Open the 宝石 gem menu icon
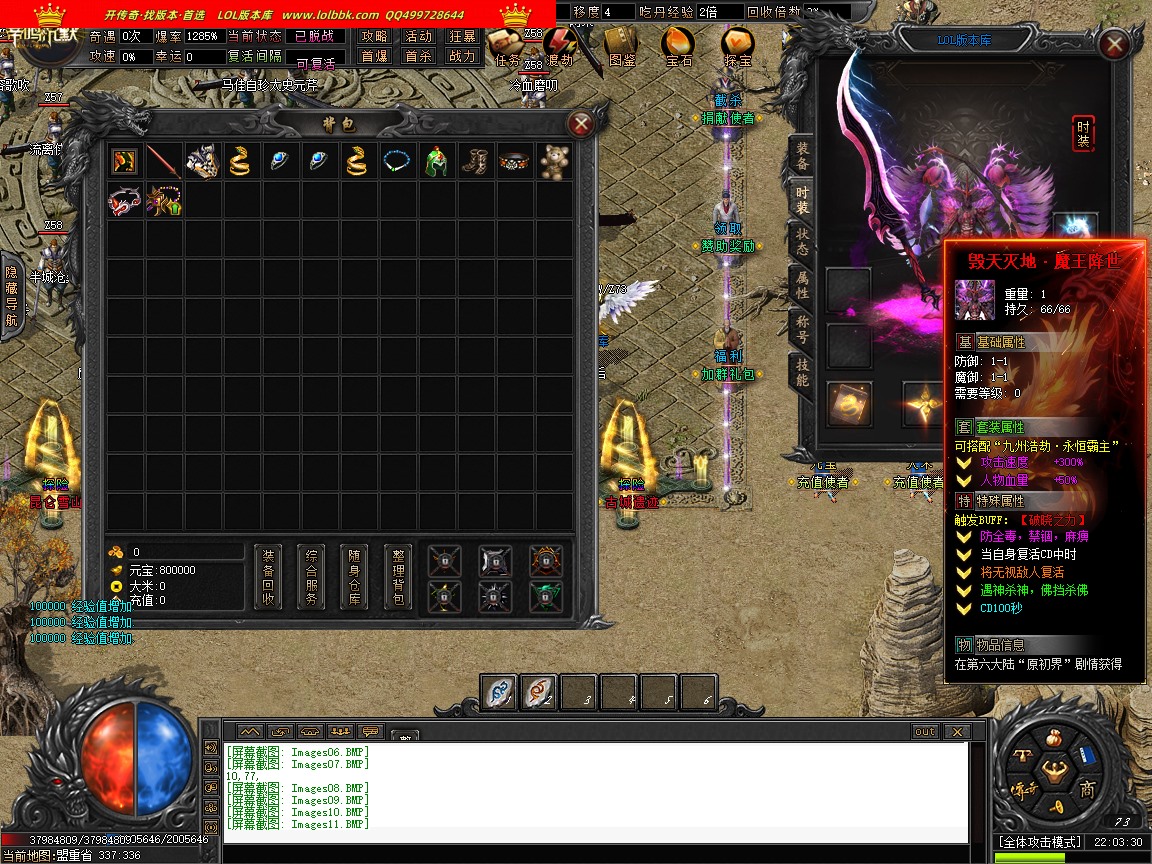1152x864 pixels. point(679,45)
